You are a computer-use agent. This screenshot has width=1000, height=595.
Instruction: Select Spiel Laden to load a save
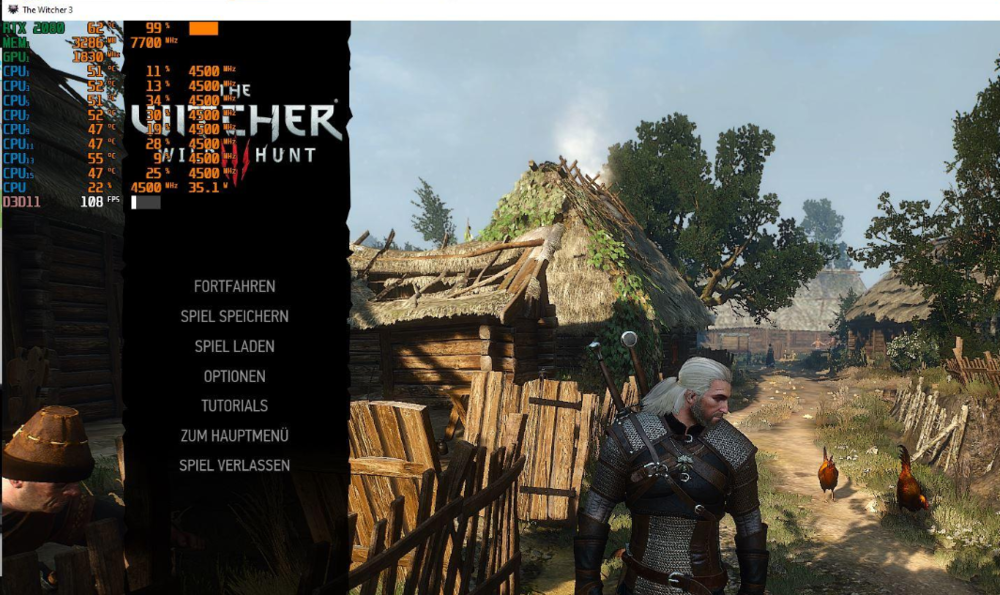(x=234, y=346)
